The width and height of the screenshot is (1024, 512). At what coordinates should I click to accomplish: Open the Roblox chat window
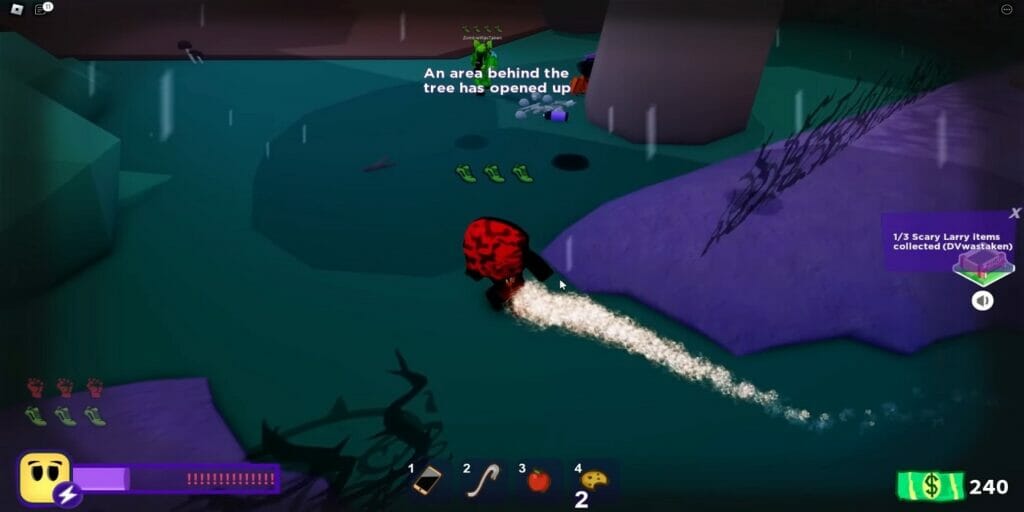43,9
